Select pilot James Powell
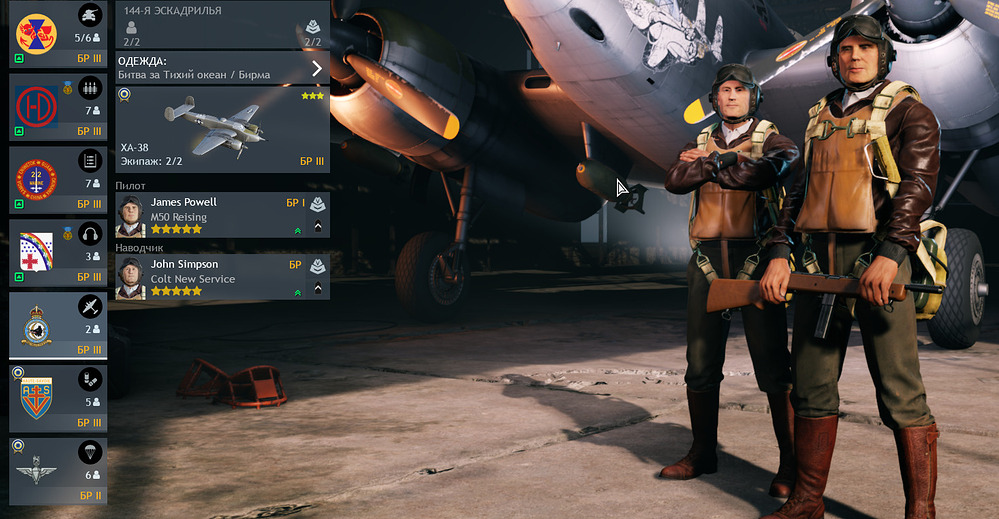 click(x=210, y=215)
